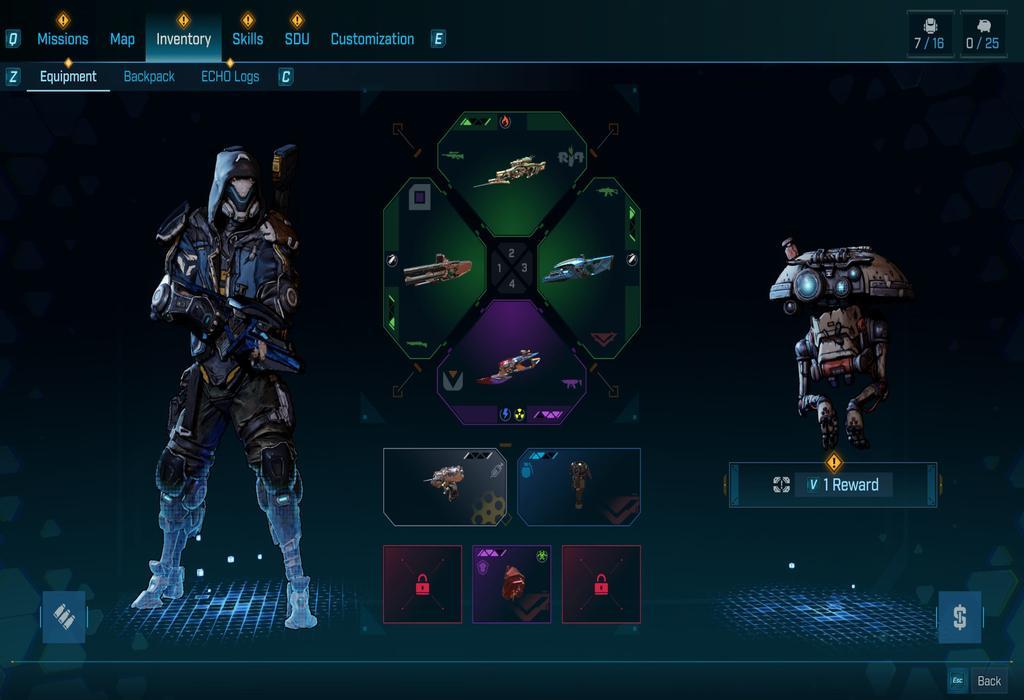
Task: View the ECHO Logs sub-tab
Action: point(230,76)
